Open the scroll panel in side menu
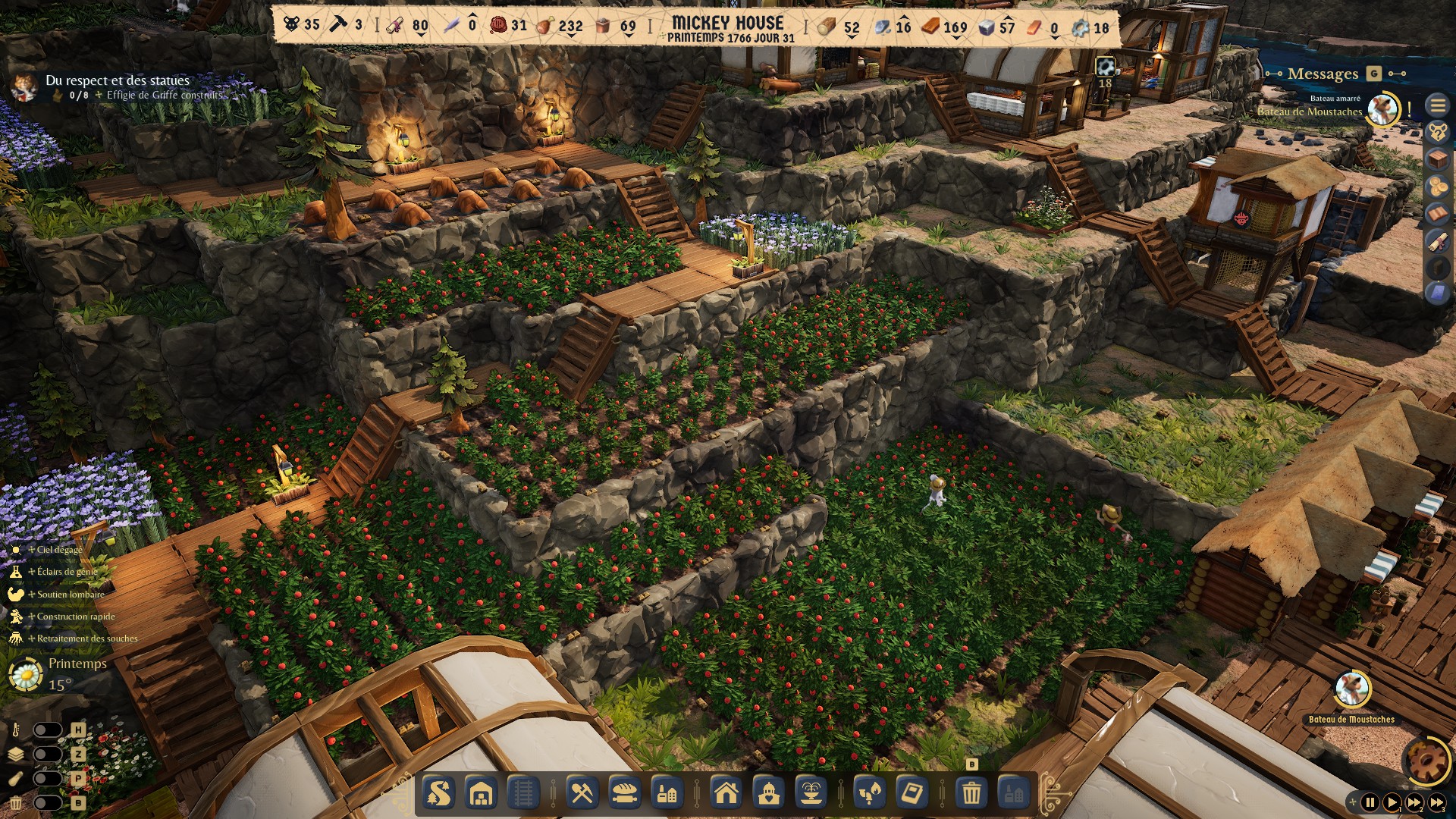Viewport: 1456px width, 819px height. [x=1438, y=241]
